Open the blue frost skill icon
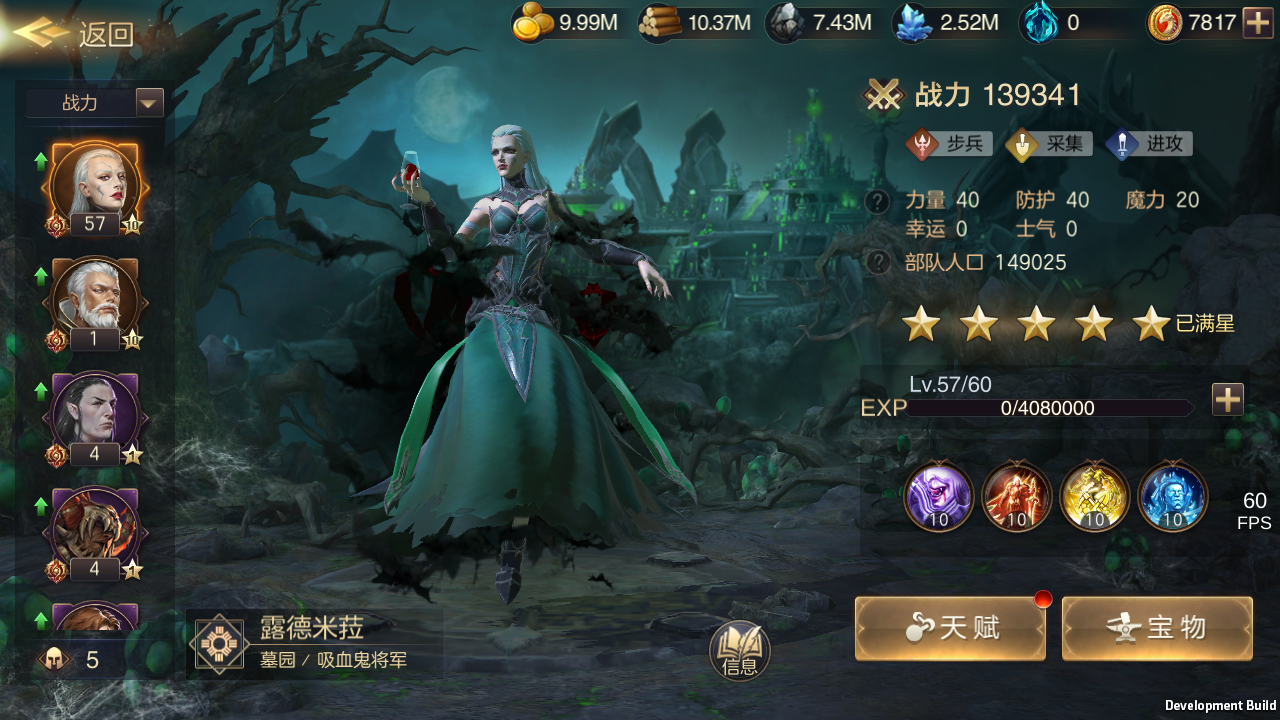This screenshot has width=1280, height=720. 1172,497
